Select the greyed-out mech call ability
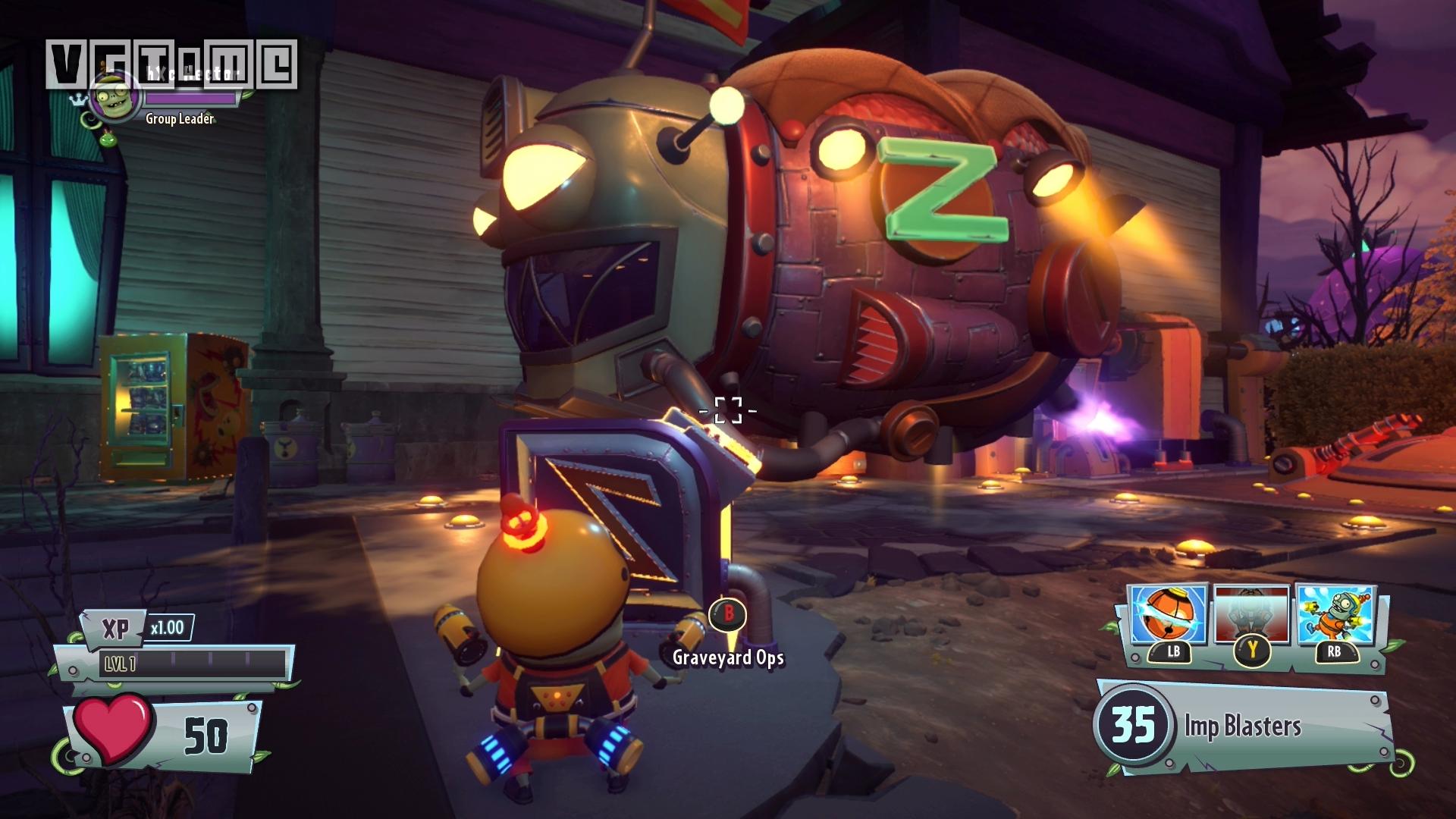The image size is (1456, 819). click(1251, 614)
